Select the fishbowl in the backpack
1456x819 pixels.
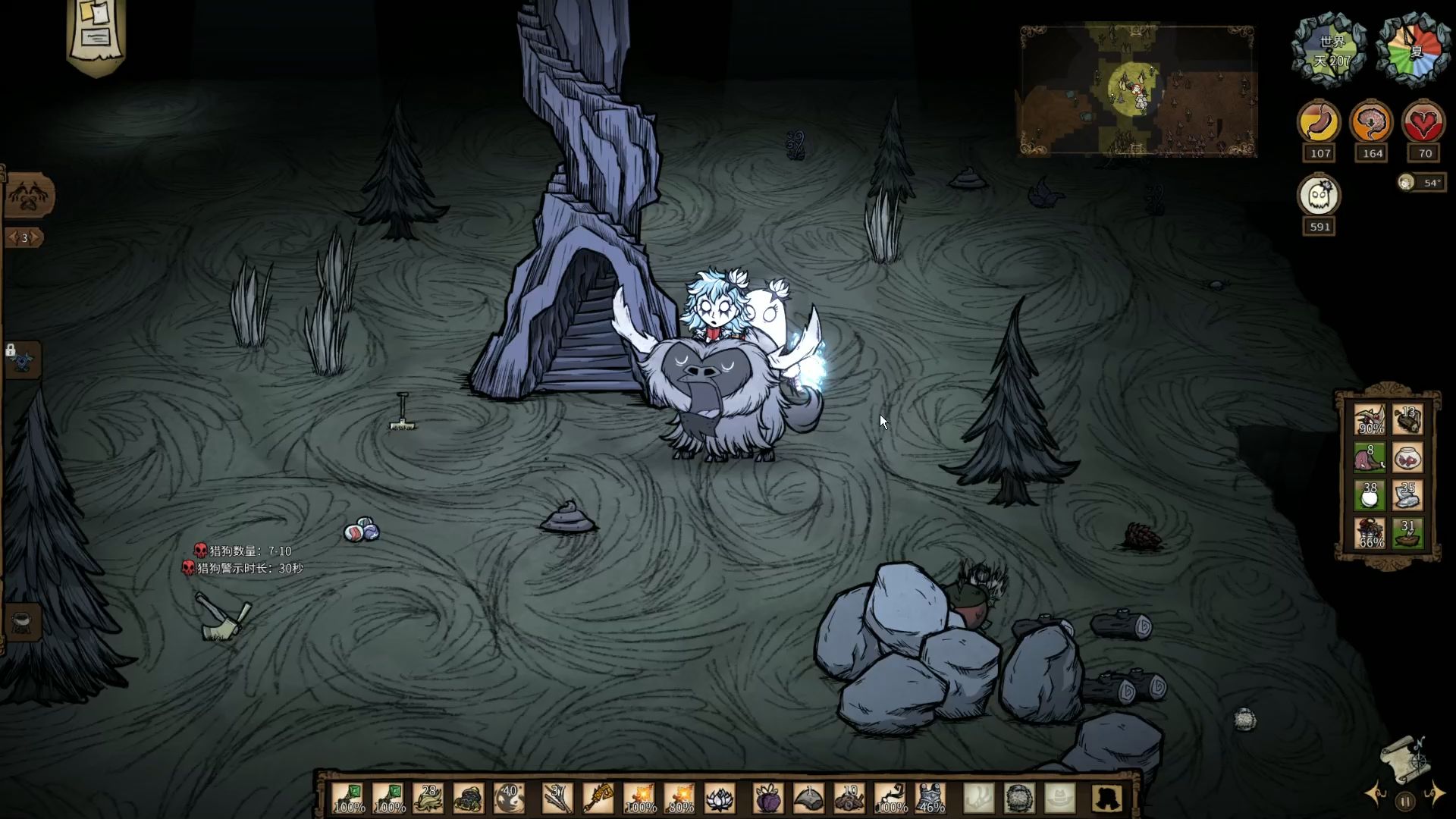point(1407,458)
